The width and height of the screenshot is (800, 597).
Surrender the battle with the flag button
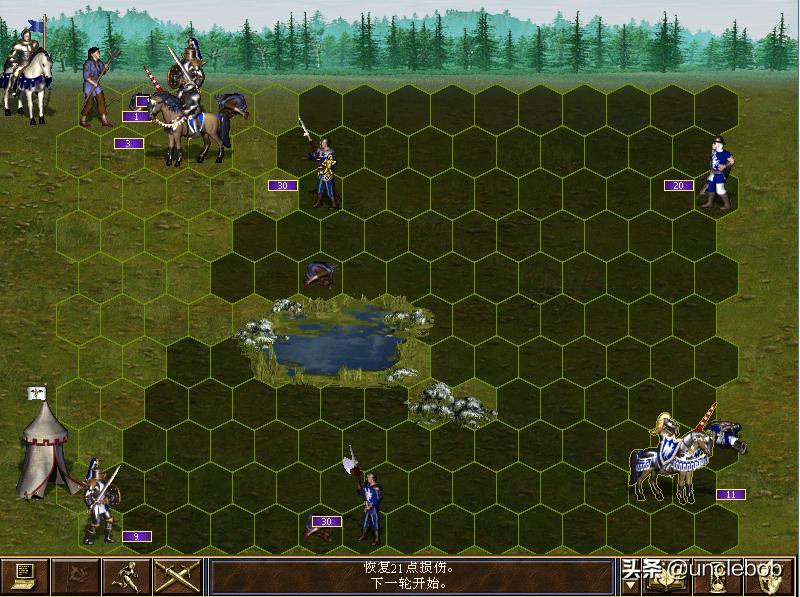76,576
